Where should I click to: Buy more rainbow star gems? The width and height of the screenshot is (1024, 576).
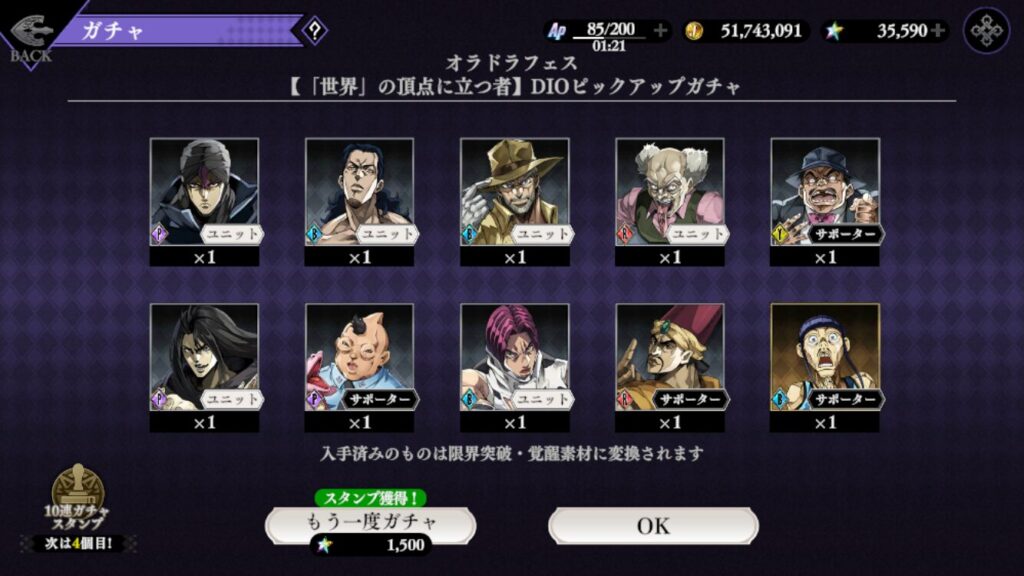[x=937, y=31]
